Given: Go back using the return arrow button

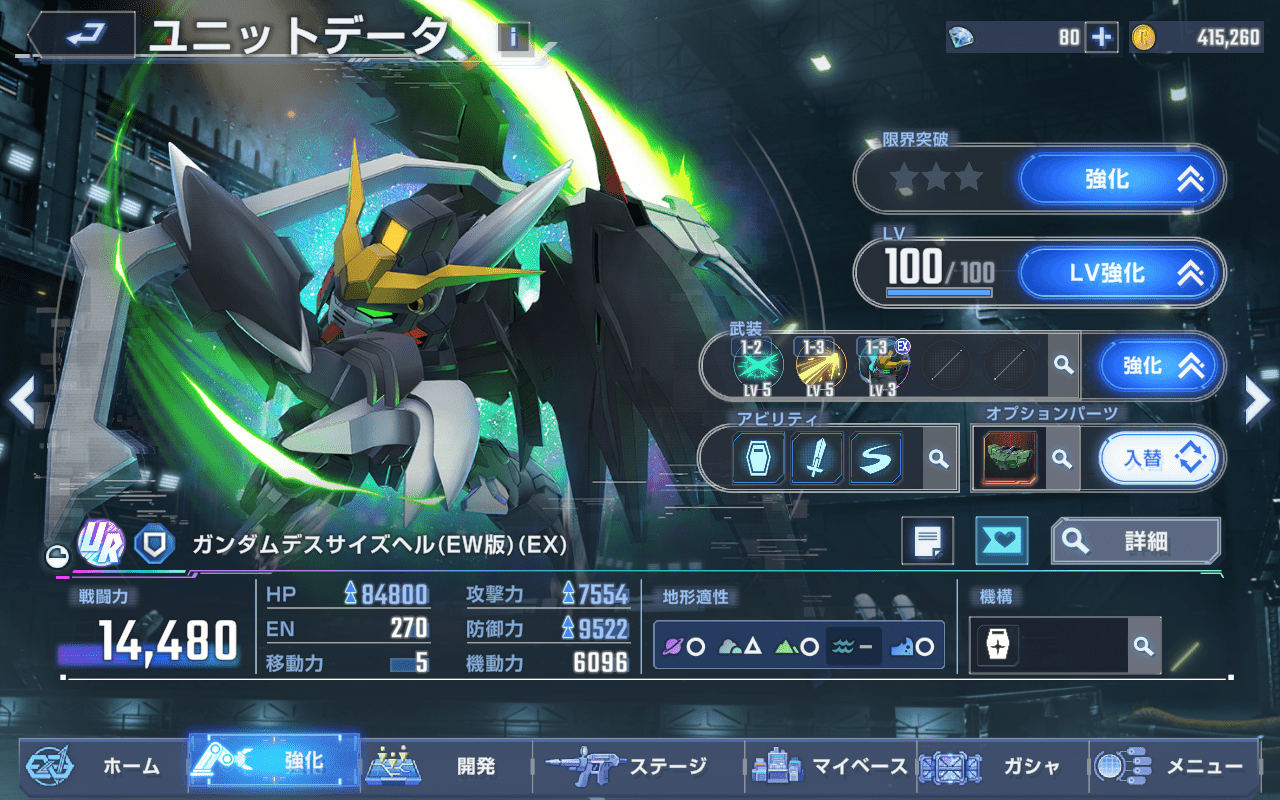Looking at the screenshot, I should point(82,36).
